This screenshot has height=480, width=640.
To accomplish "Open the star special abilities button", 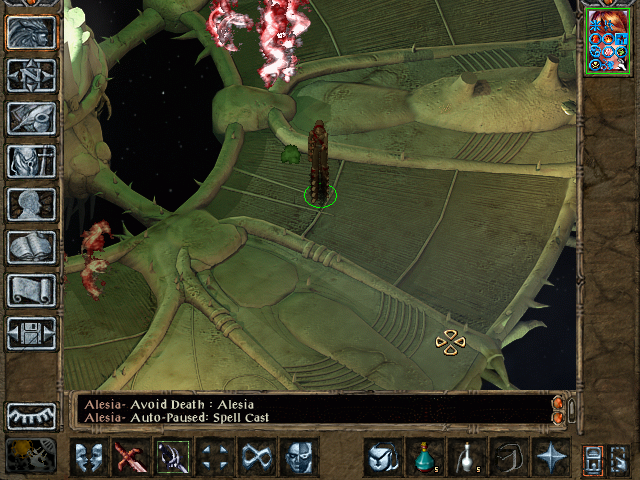I will click(x=550, y=458).
